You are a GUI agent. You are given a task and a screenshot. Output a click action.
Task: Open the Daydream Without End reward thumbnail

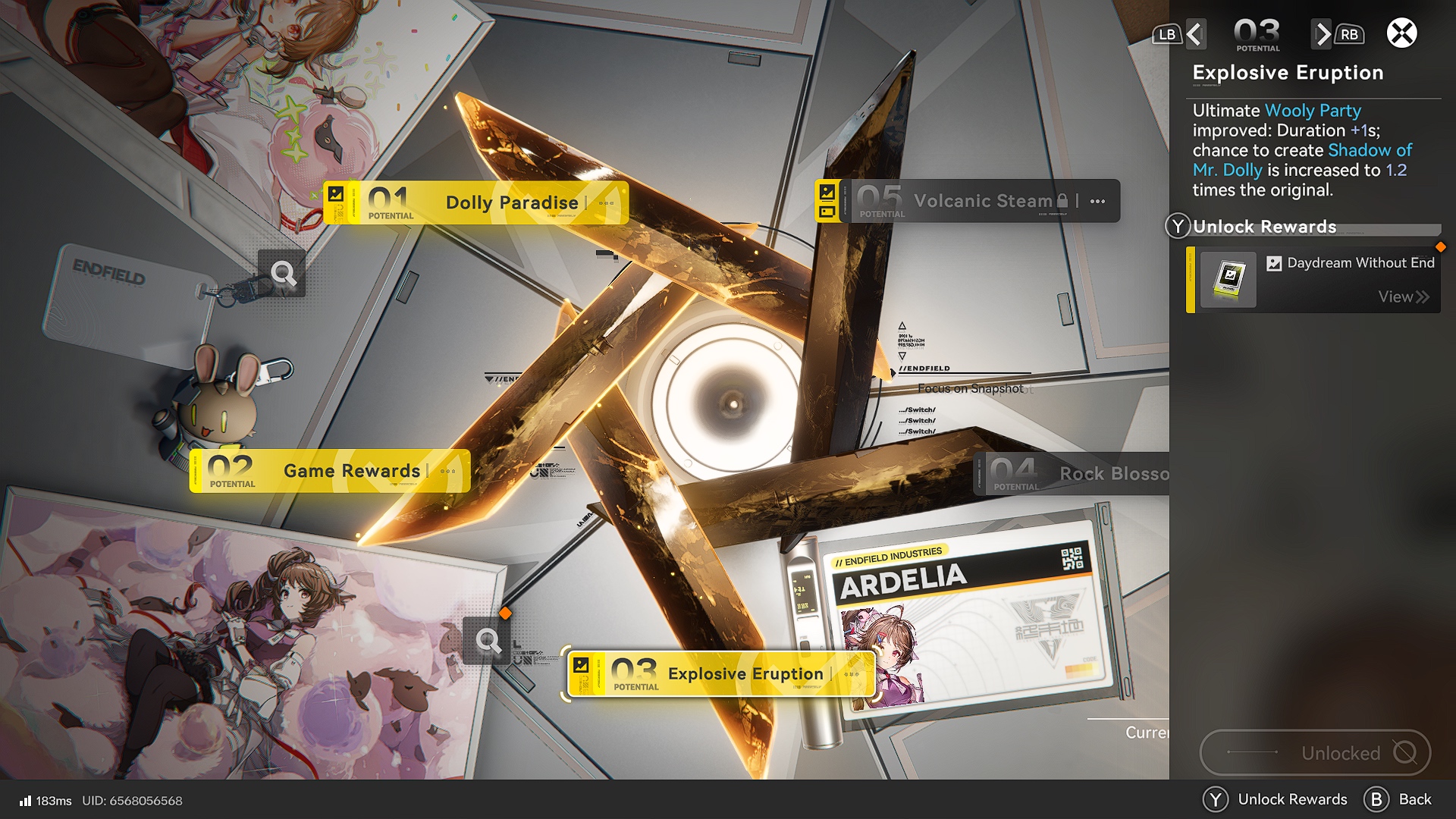point(1228,279)
